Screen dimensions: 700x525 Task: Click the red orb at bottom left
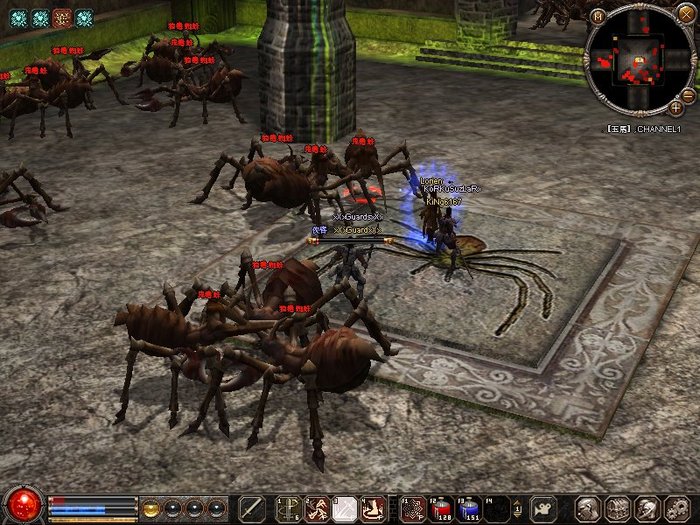coord(23,504)
